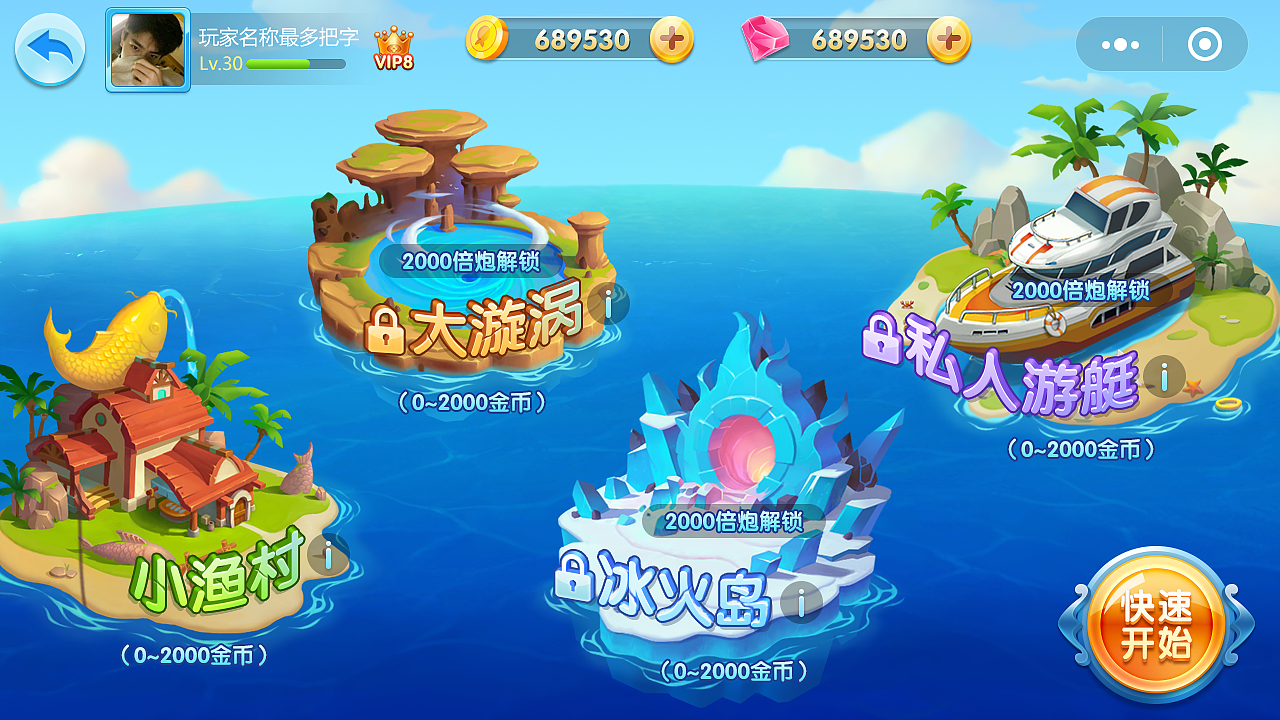The image size is (1280, 720).
Task: Close the mini program with the circle button
Action: [1205, 45]
